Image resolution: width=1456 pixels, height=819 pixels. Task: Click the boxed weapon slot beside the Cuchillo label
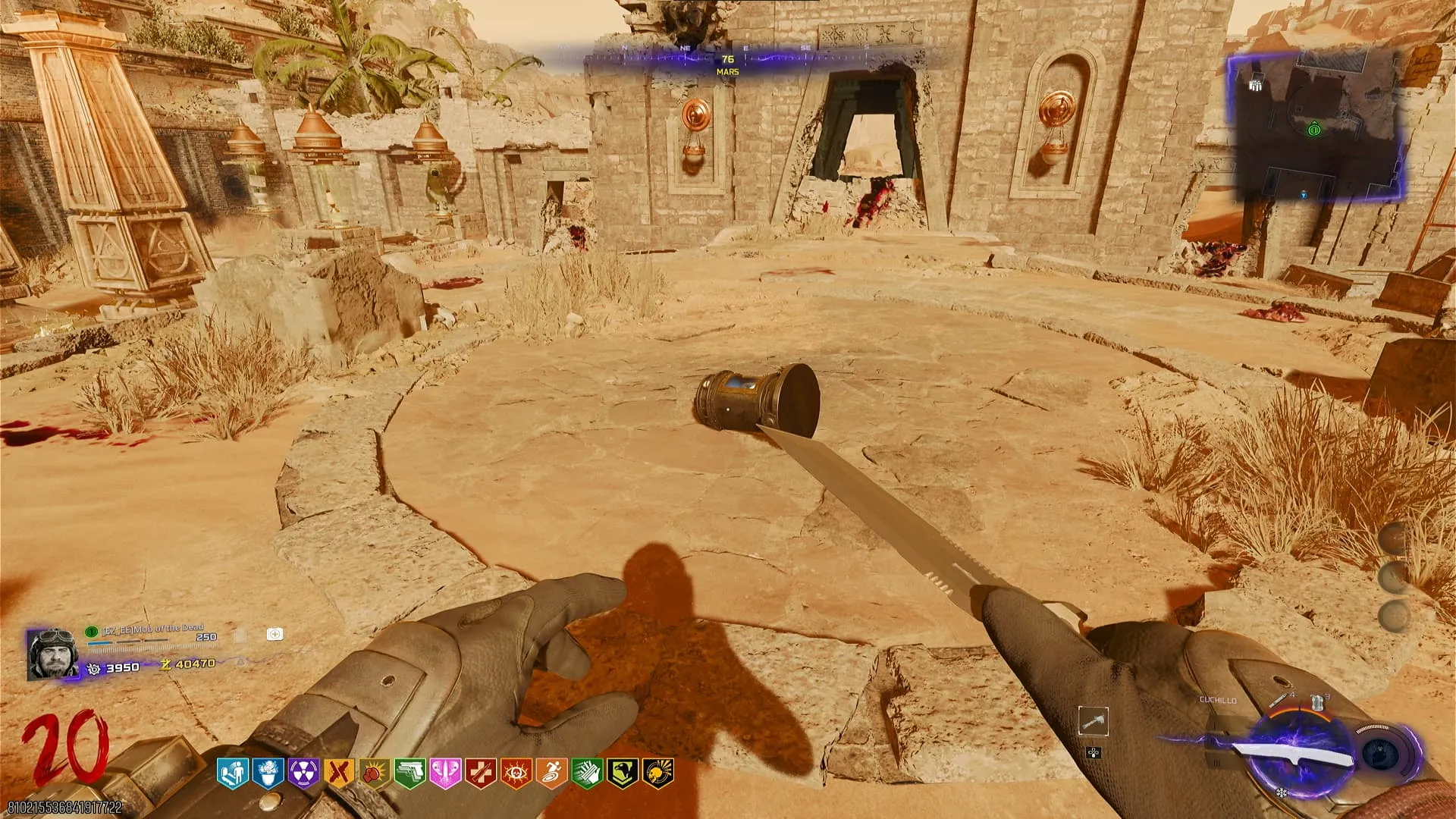pyautogui.click(x=1093, y=722)
